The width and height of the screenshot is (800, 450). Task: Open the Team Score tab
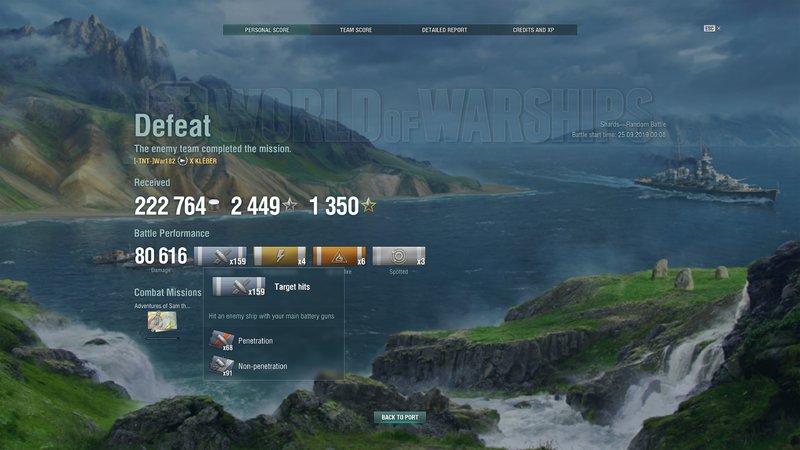point(355,30)
